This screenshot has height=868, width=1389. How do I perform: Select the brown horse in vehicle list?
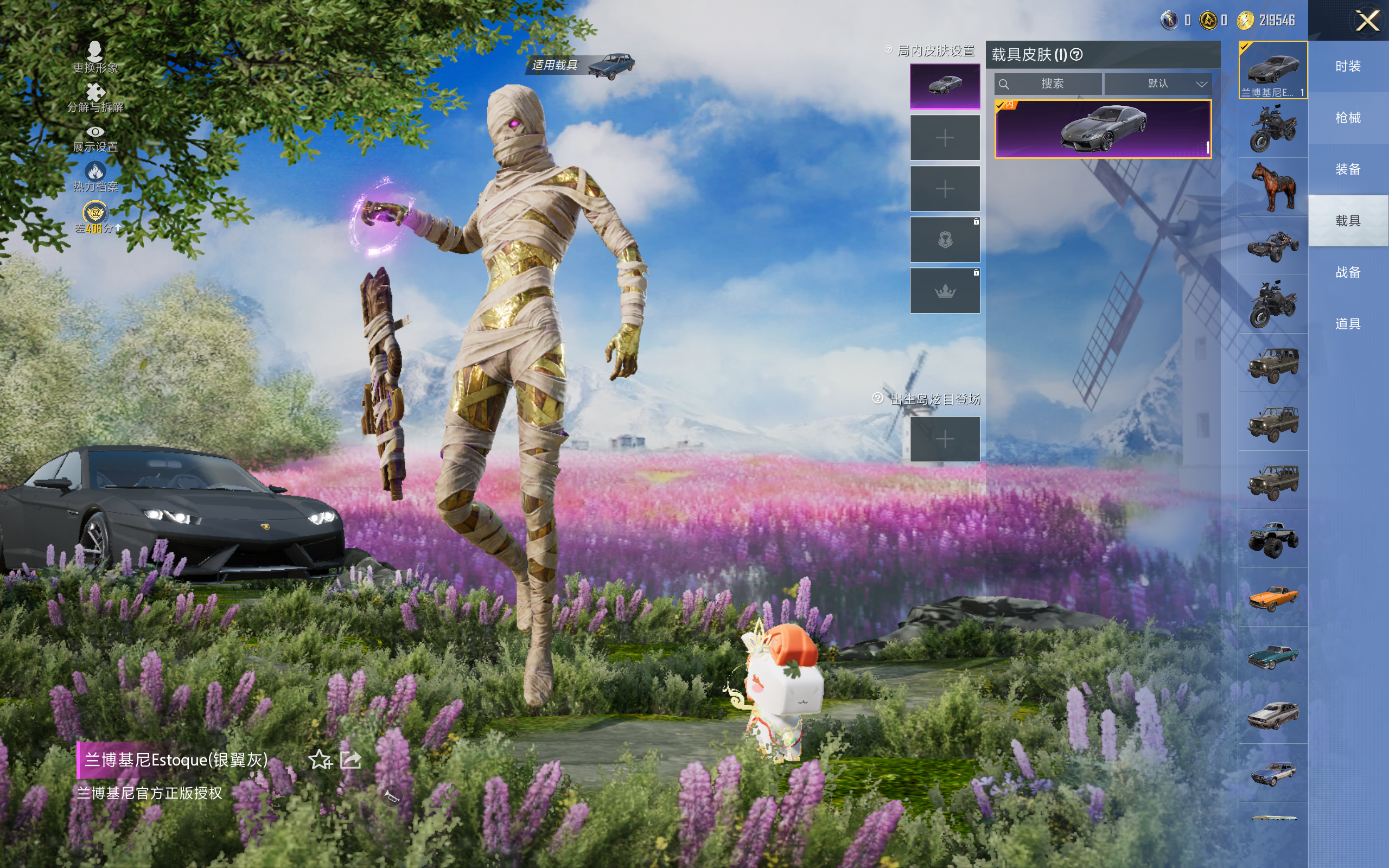point(1273,187)
